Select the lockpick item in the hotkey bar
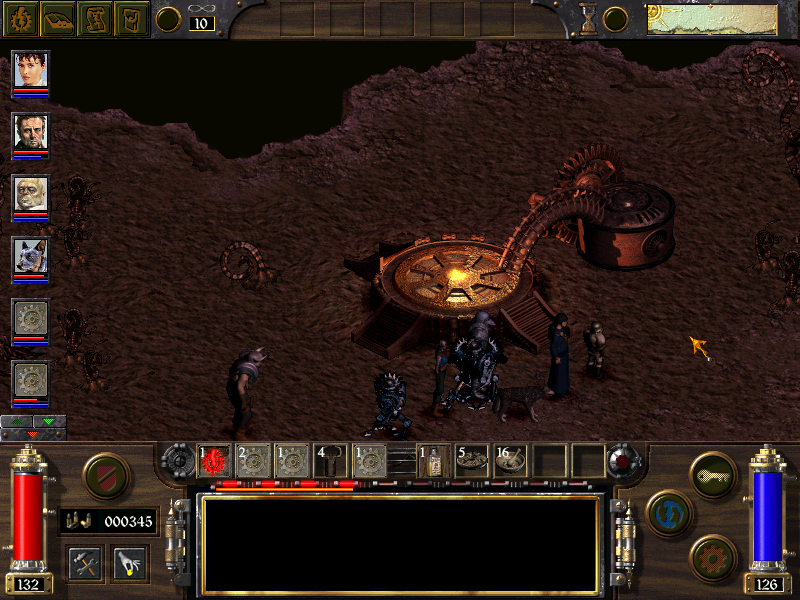The height and width of the screenshot is (600, 800). (x=331, y=461)
